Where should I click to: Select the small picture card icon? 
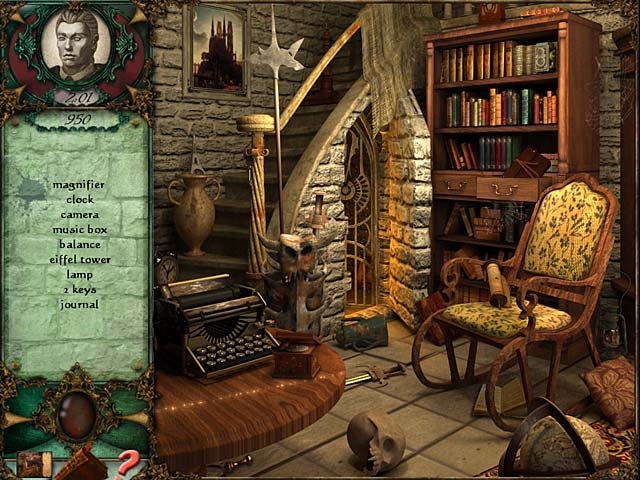(x=33, y=464)
